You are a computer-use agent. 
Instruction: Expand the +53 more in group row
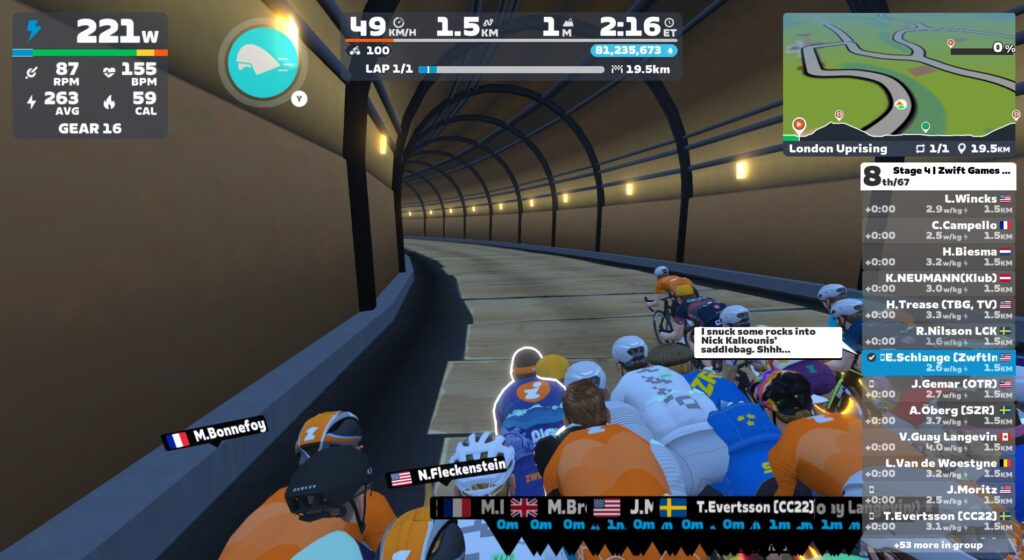pyautogui.click(x=937, y=544)
